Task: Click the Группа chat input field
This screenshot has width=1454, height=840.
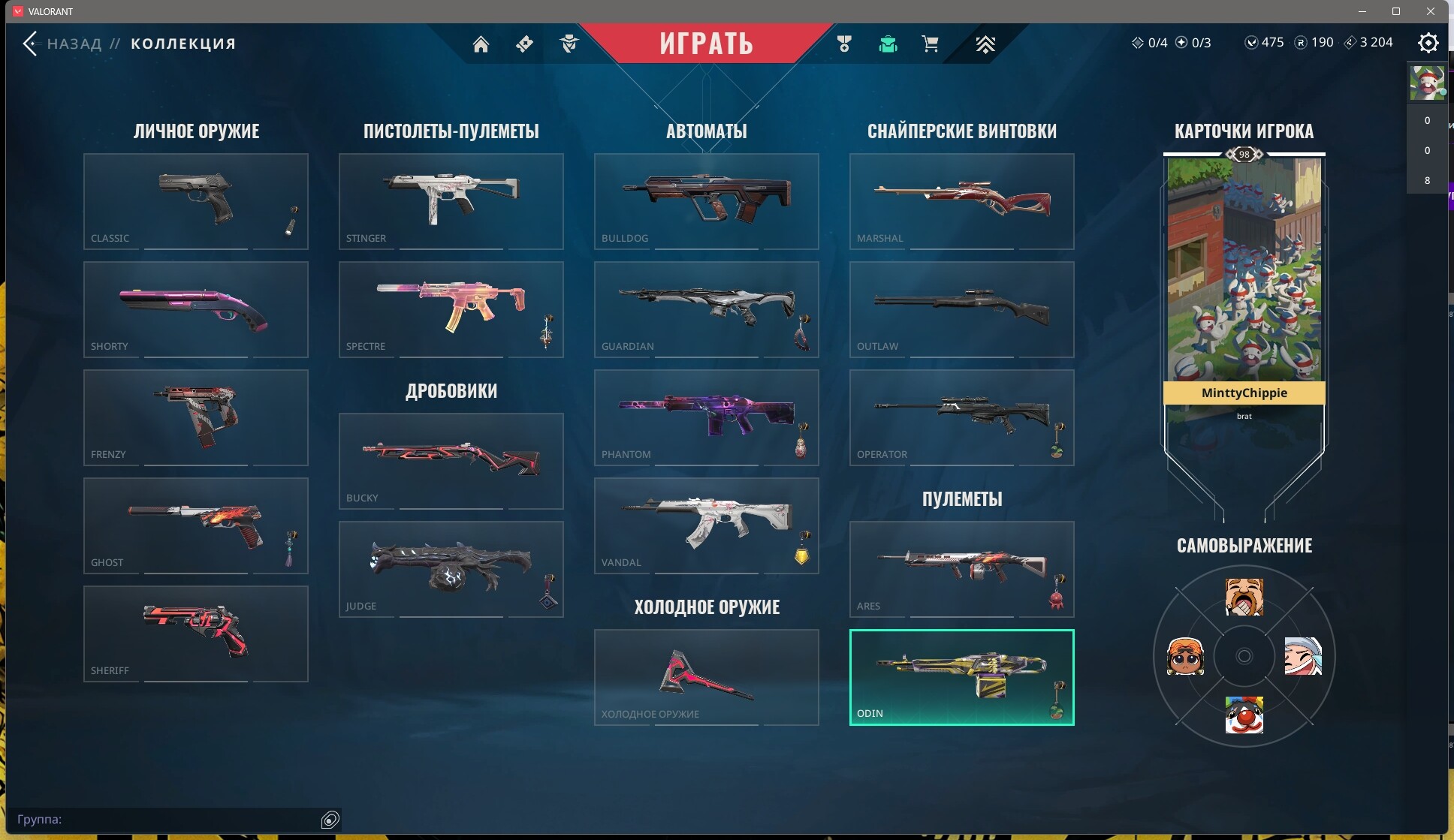Action: [x=165, y=819]
